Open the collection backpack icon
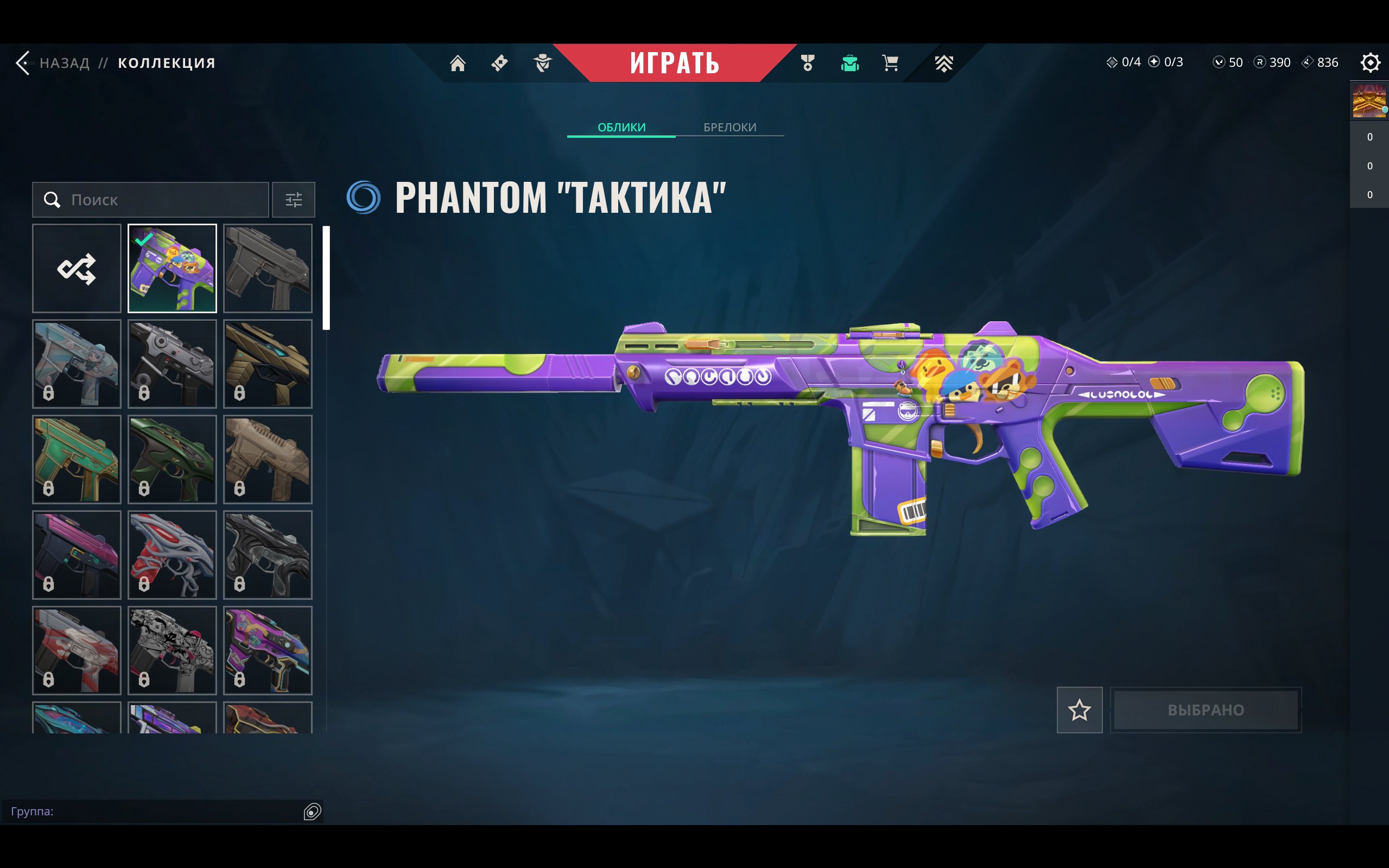This screenshot has height=868, width=1389. click(849, 62)
